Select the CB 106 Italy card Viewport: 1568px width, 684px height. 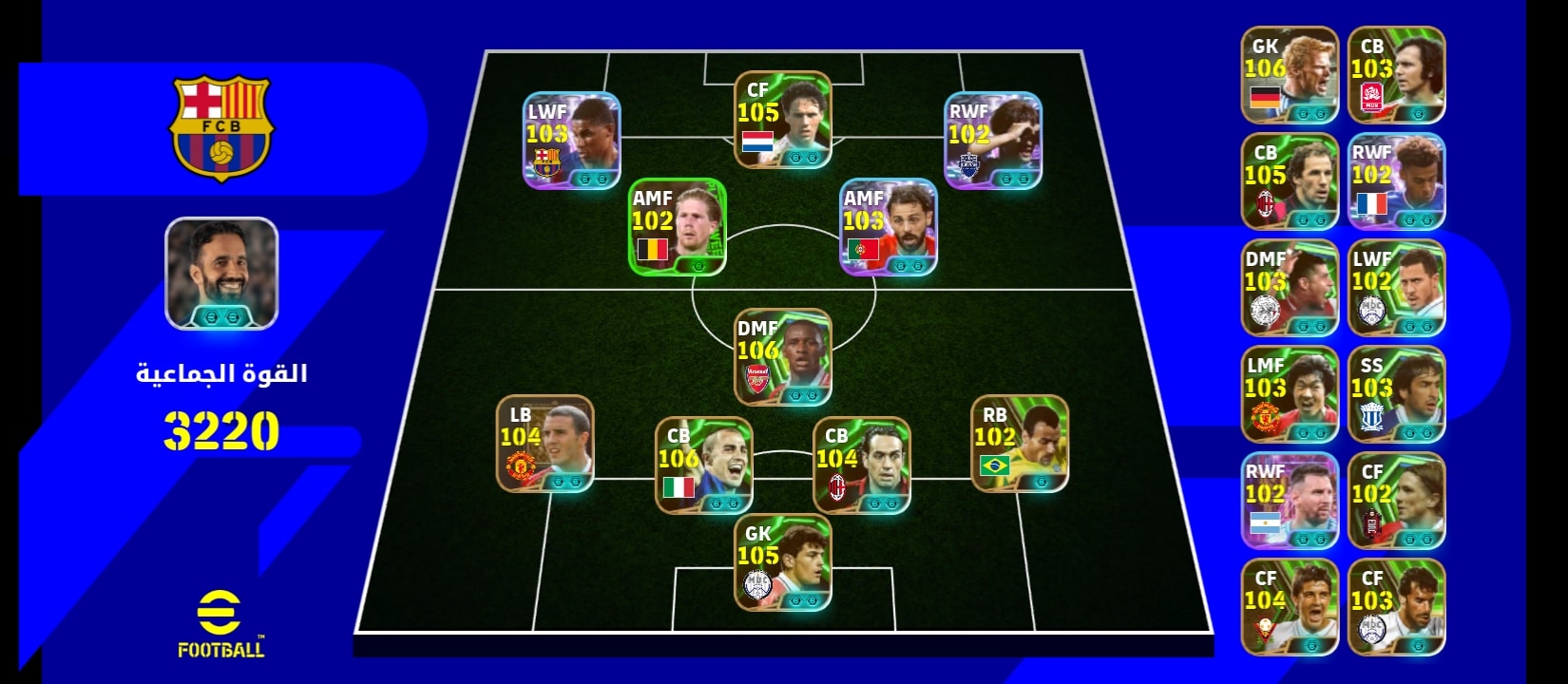click(703, 465)
